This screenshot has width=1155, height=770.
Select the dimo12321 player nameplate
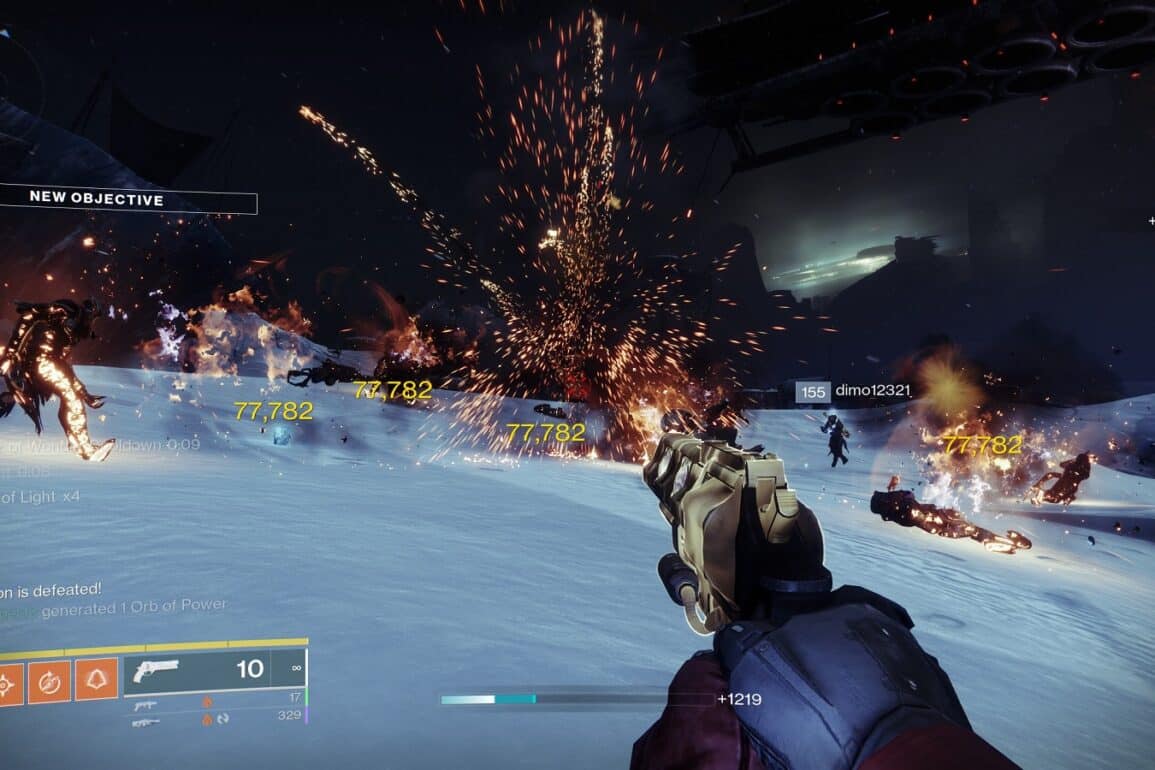(x=853, y=391)
